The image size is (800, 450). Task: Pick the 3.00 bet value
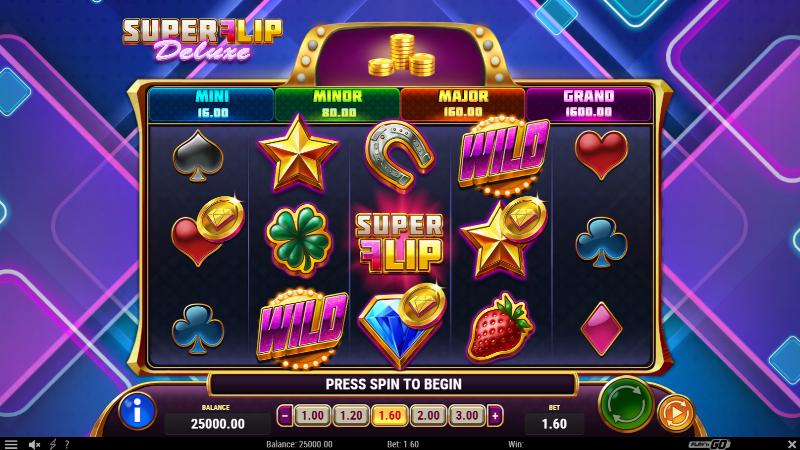tap(466, 415)
